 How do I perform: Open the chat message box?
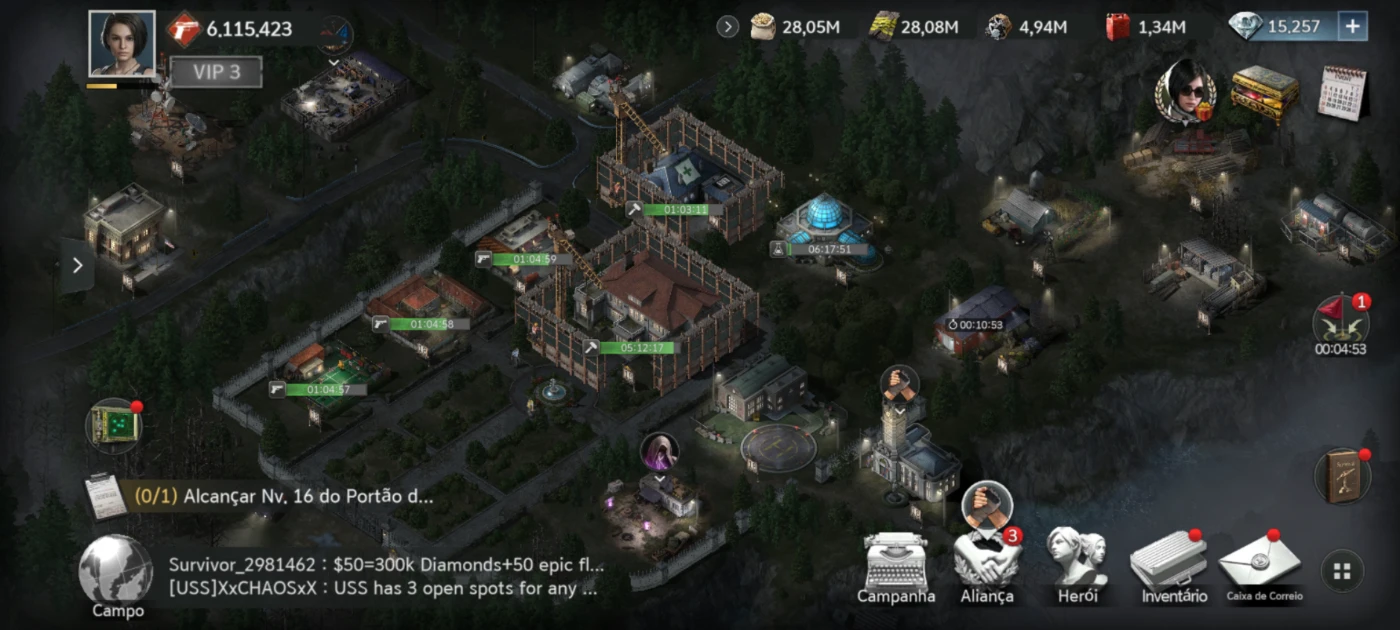(385, 577)
